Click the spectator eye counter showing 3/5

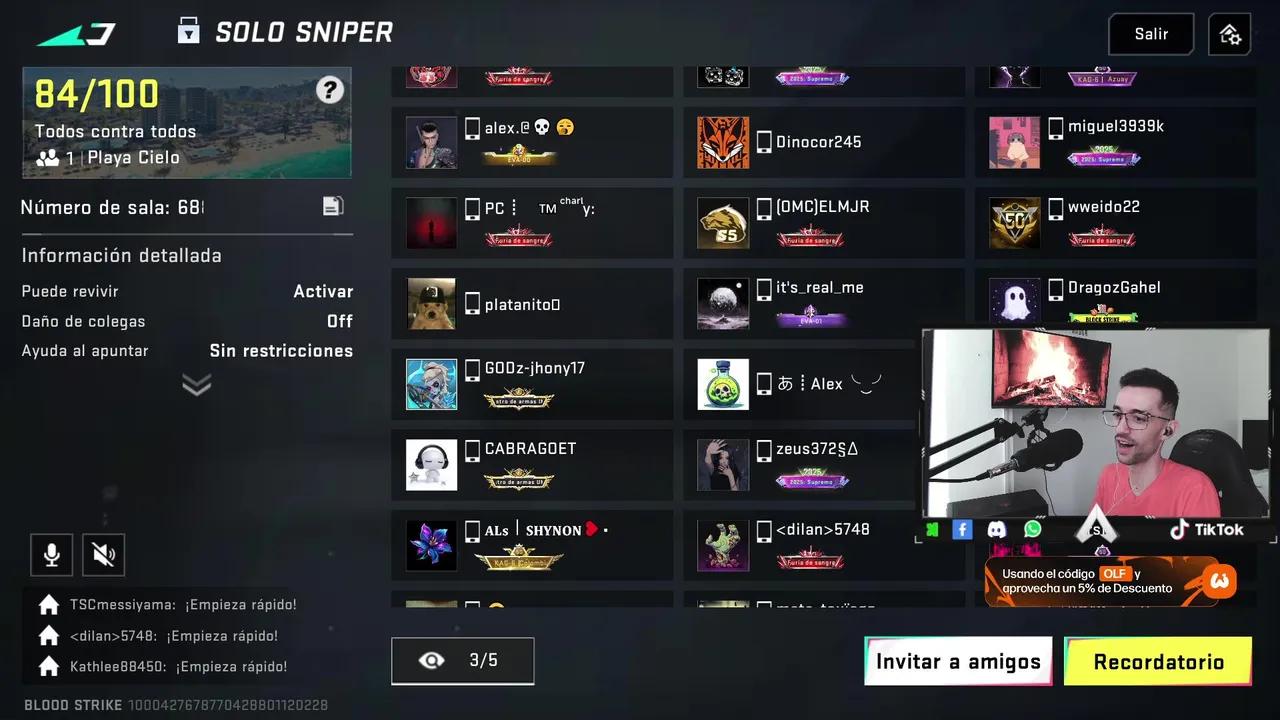pyautogui.click(x=462, y=660)
